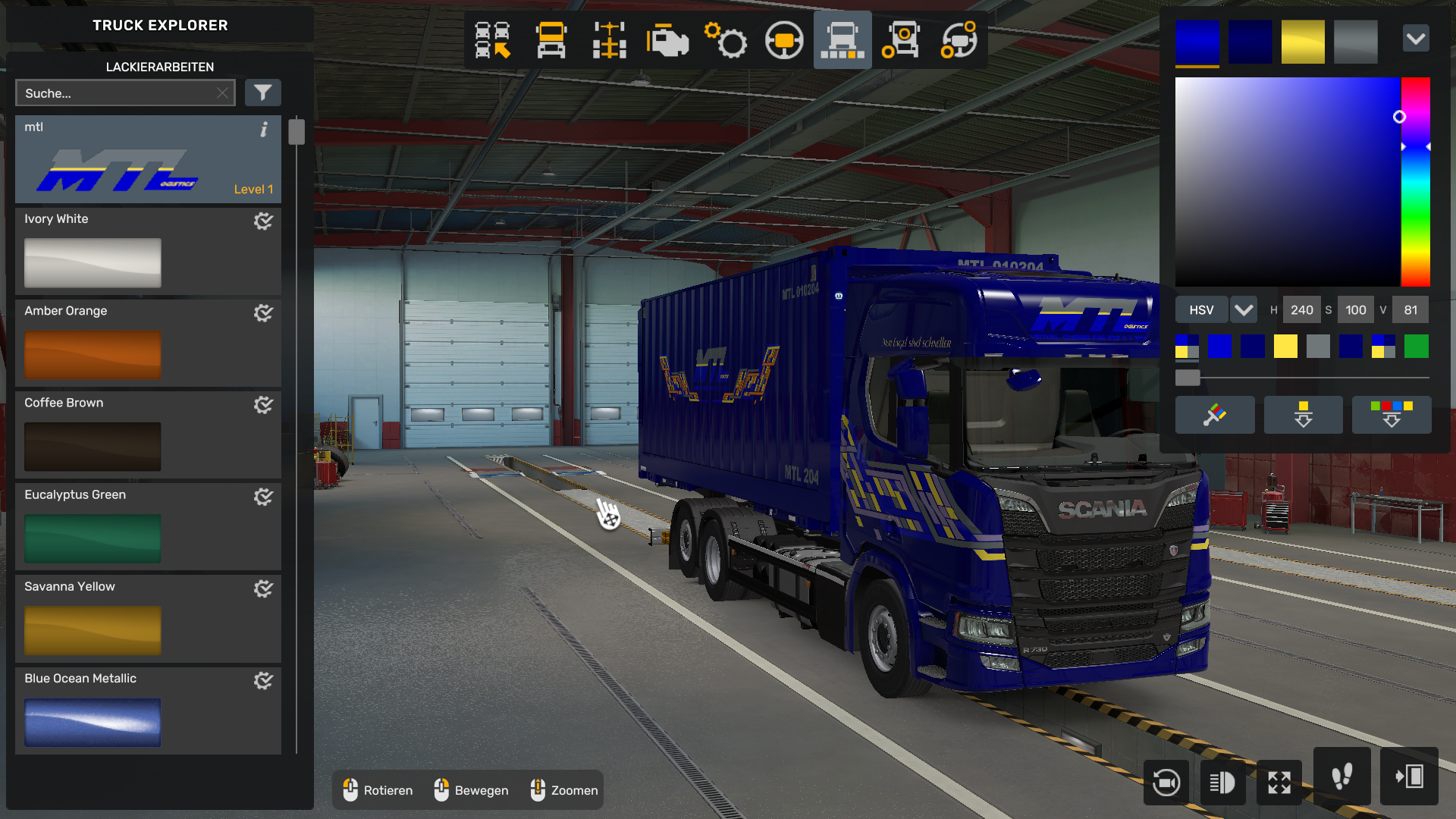
Task: Open the cab customization section
Action: click(551, 41)
